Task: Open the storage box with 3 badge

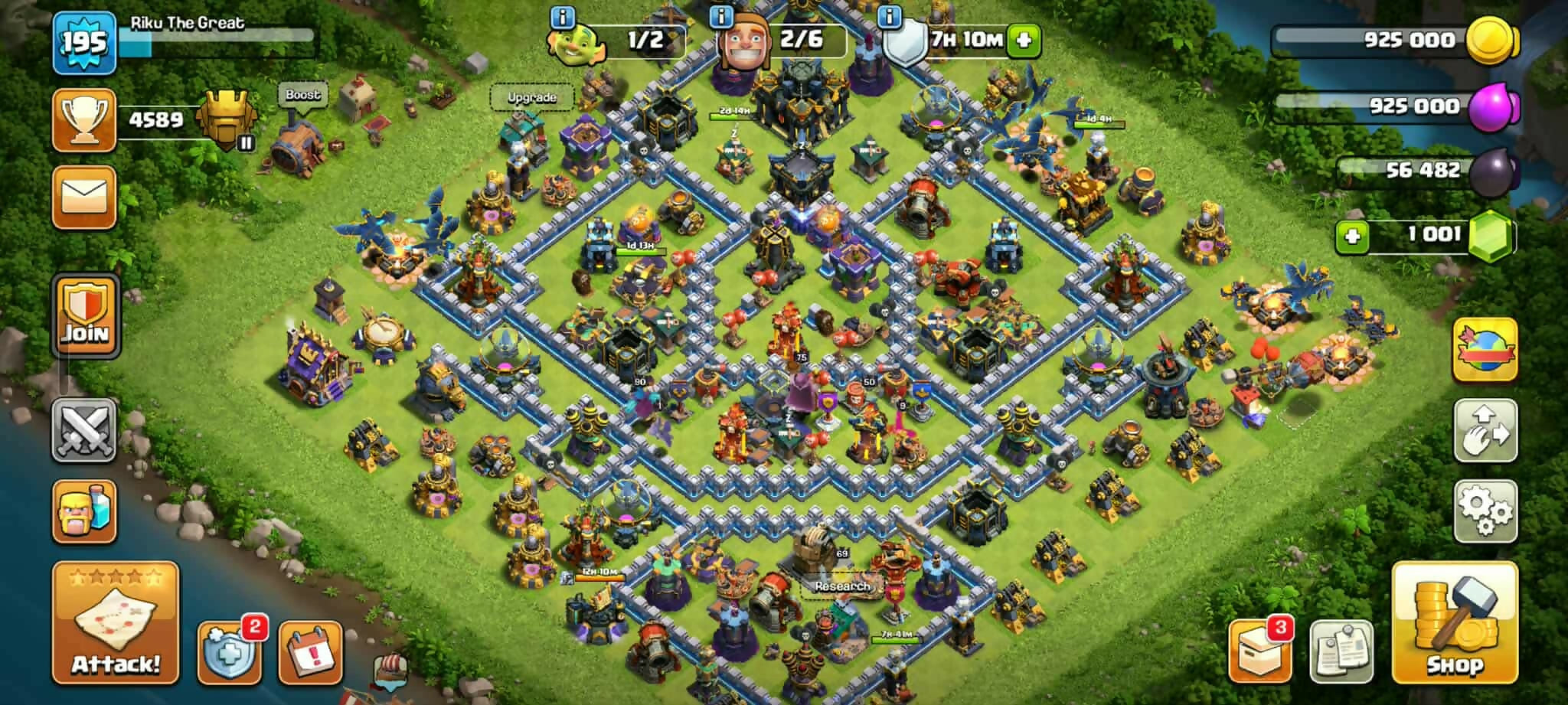Action: tap(1259, 651)
